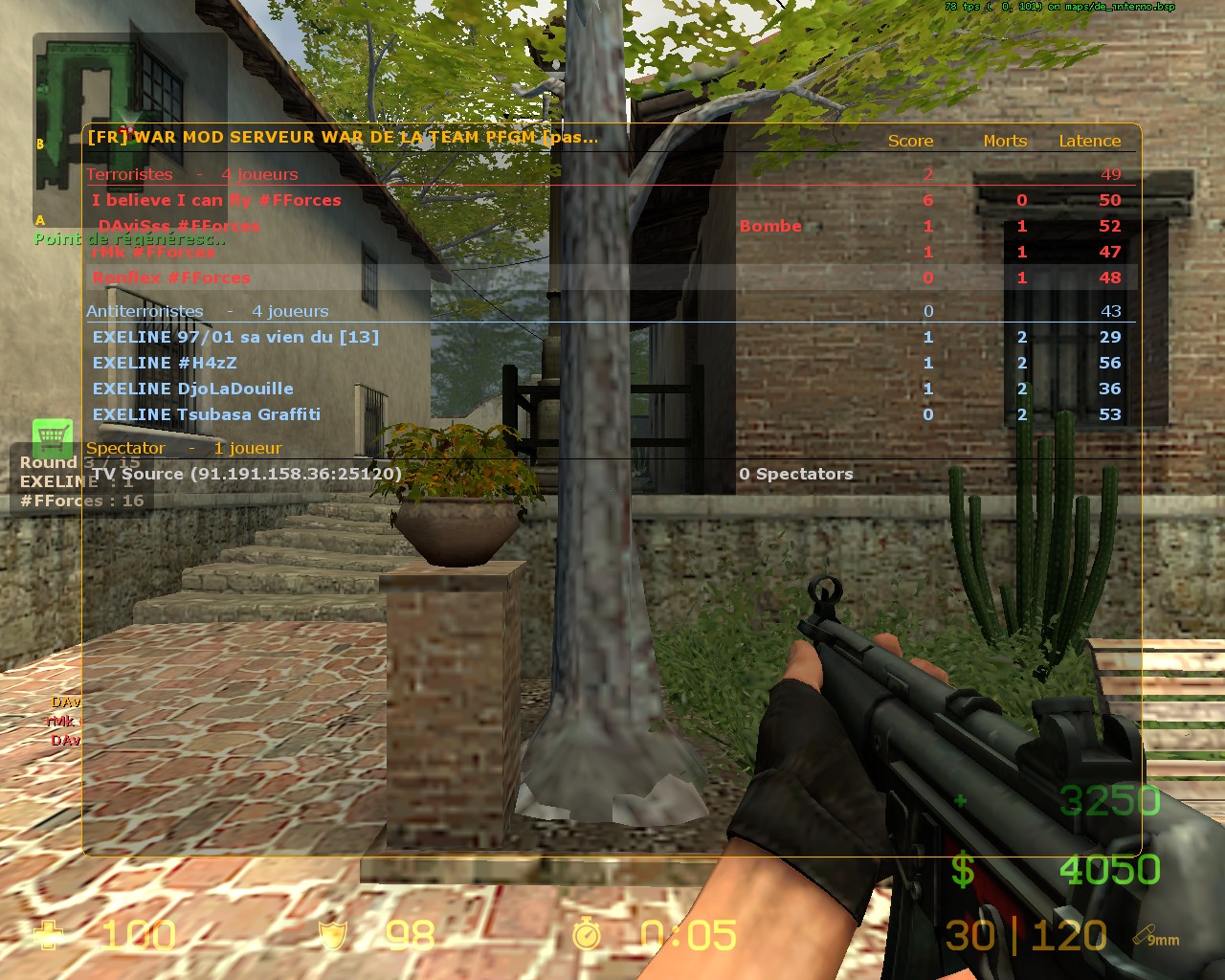Choose player EXELINE 97/01 sa vien du [13]
This screenshot has width=1225, height=980.
pyautogui.click(x=235, y=337)
